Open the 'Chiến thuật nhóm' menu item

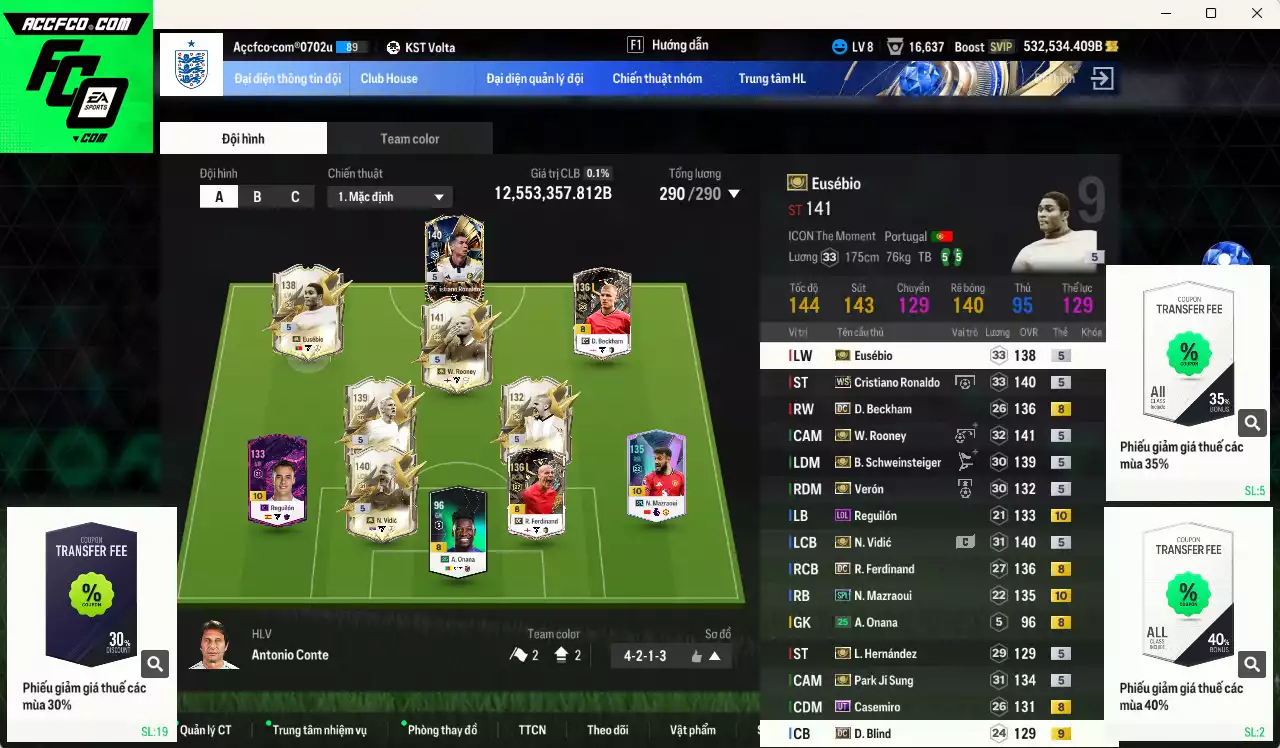tap(658, 78)
